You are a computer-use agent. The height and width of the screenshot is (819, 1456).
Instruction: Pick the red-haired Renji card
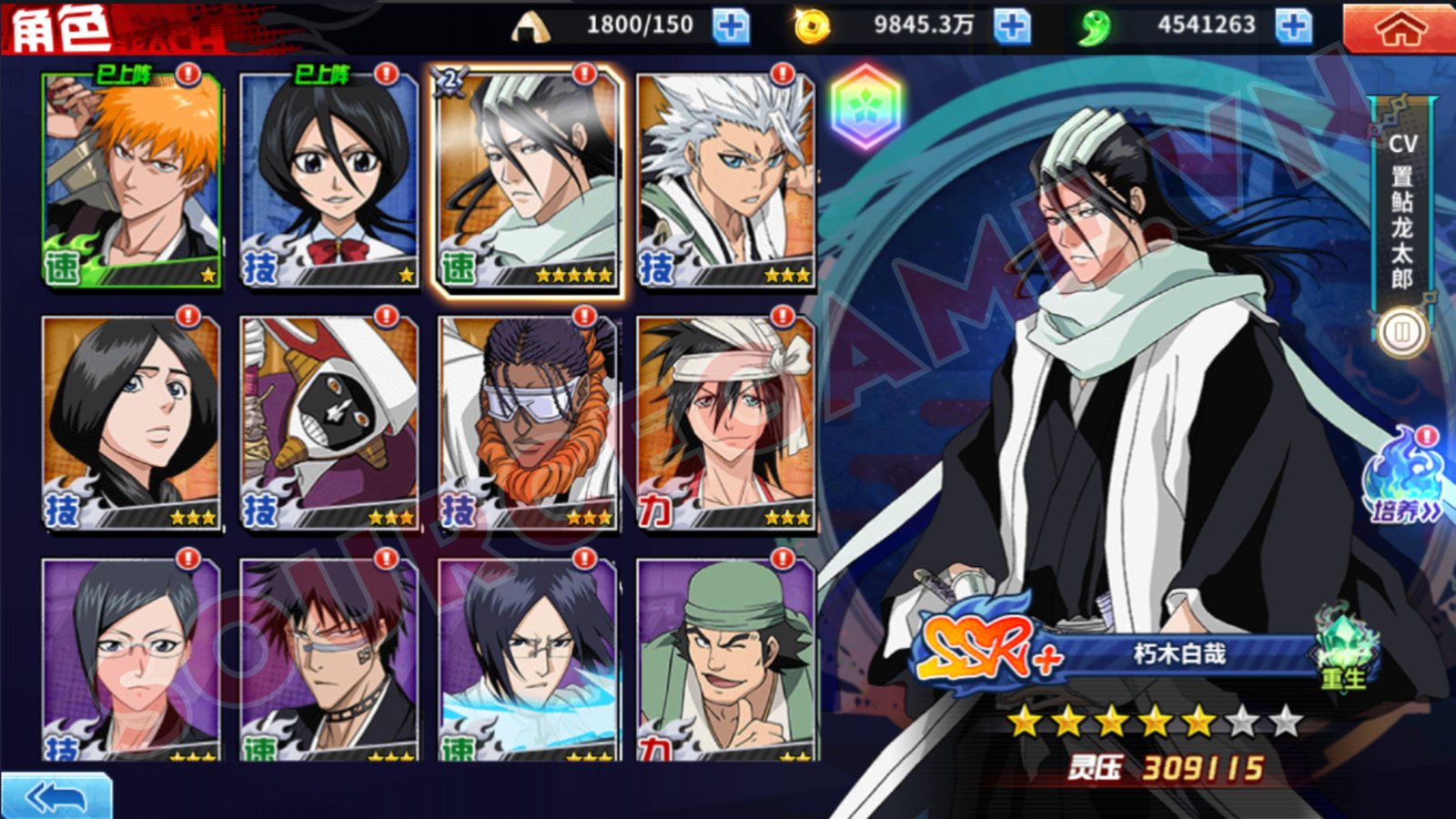(329, 660)
